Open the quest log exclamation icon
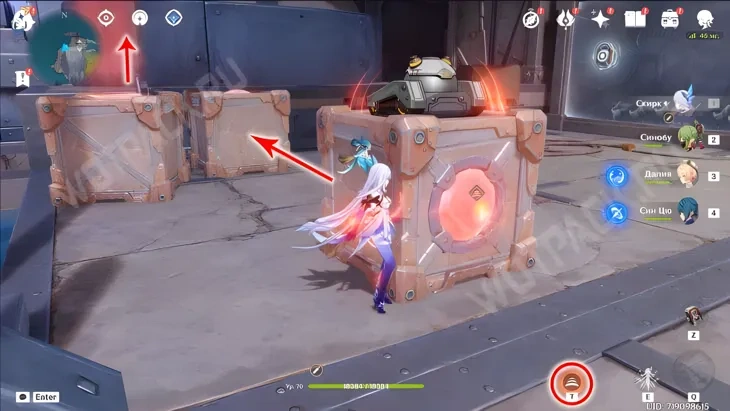This screenshot has width=730, height=411. [x=21, y=76]
